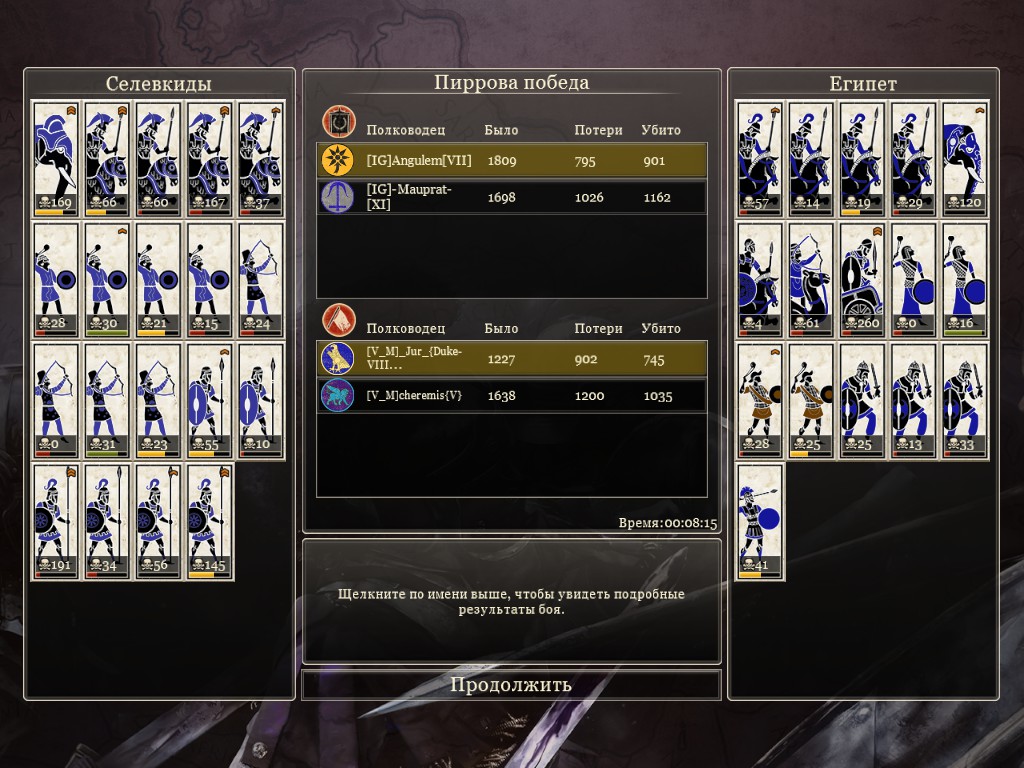Select the Egyptian unit card with 41 kills
Viewport: 1024px width, 768px height.
pyautogui.click(x=760, y=521)
